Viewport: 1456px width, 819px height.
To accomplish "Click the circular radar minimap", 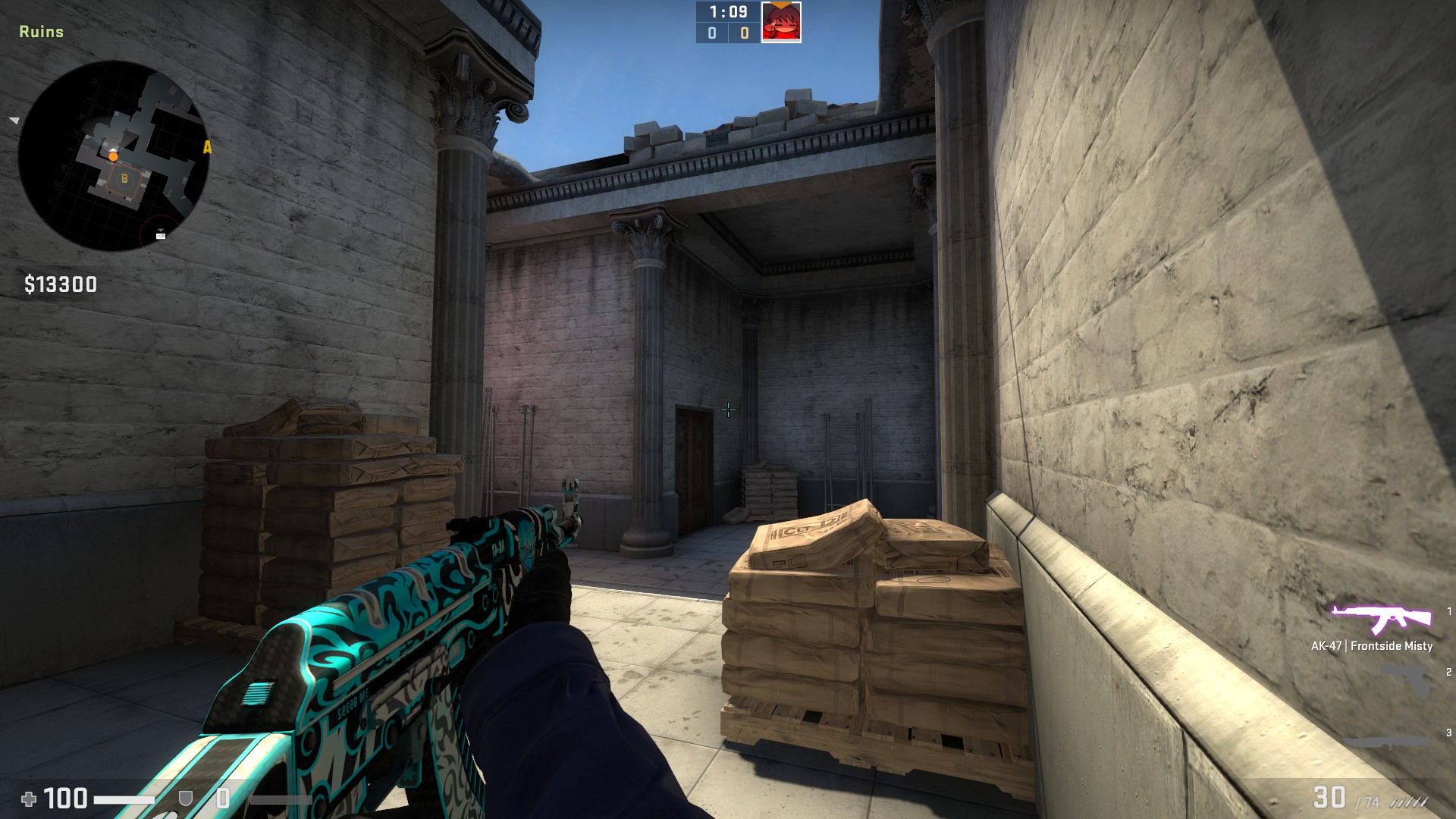I will tap(114, 155).
